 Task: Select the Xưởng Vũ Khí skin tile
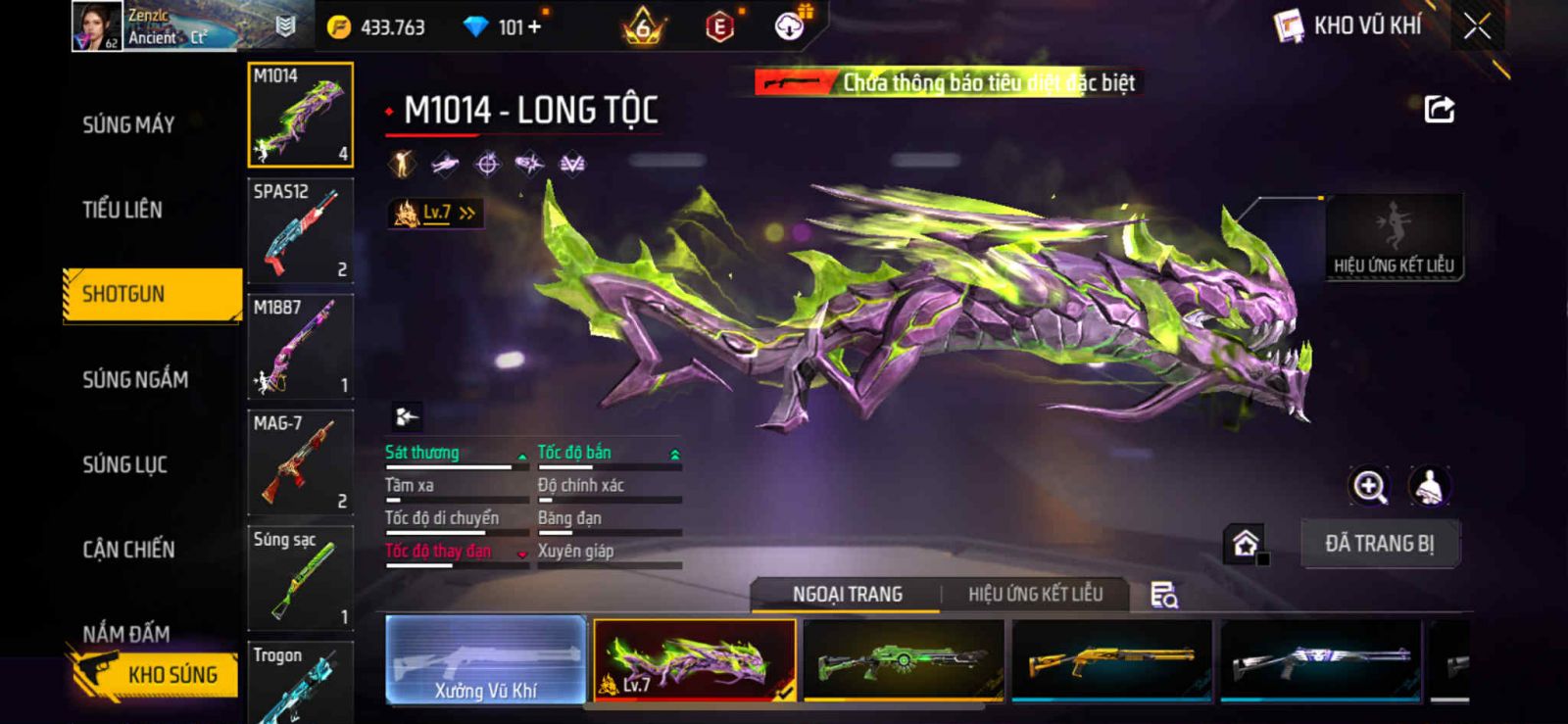(486, 660)
